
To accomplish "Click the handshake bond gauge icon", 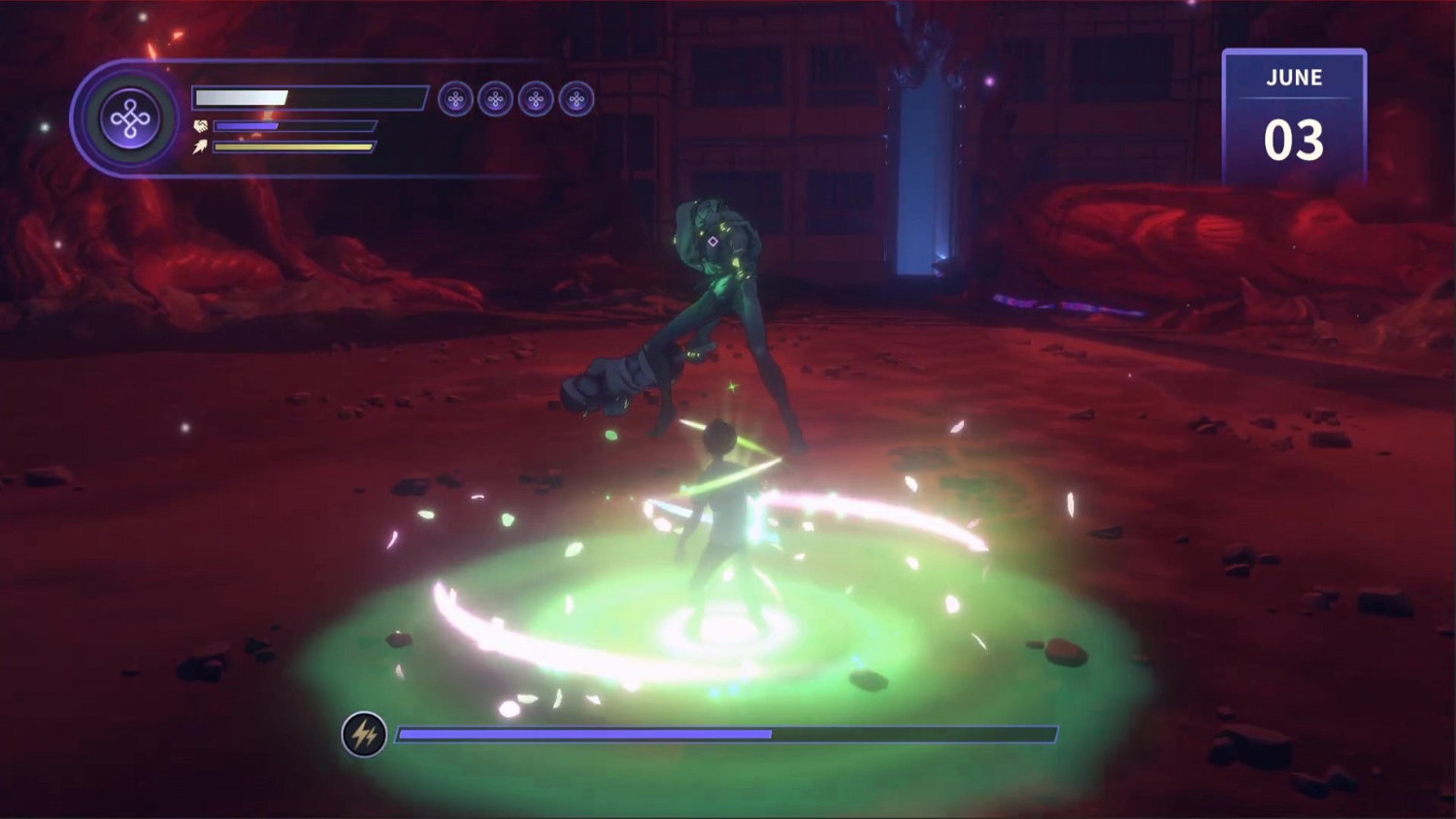I will pos(201,125).
